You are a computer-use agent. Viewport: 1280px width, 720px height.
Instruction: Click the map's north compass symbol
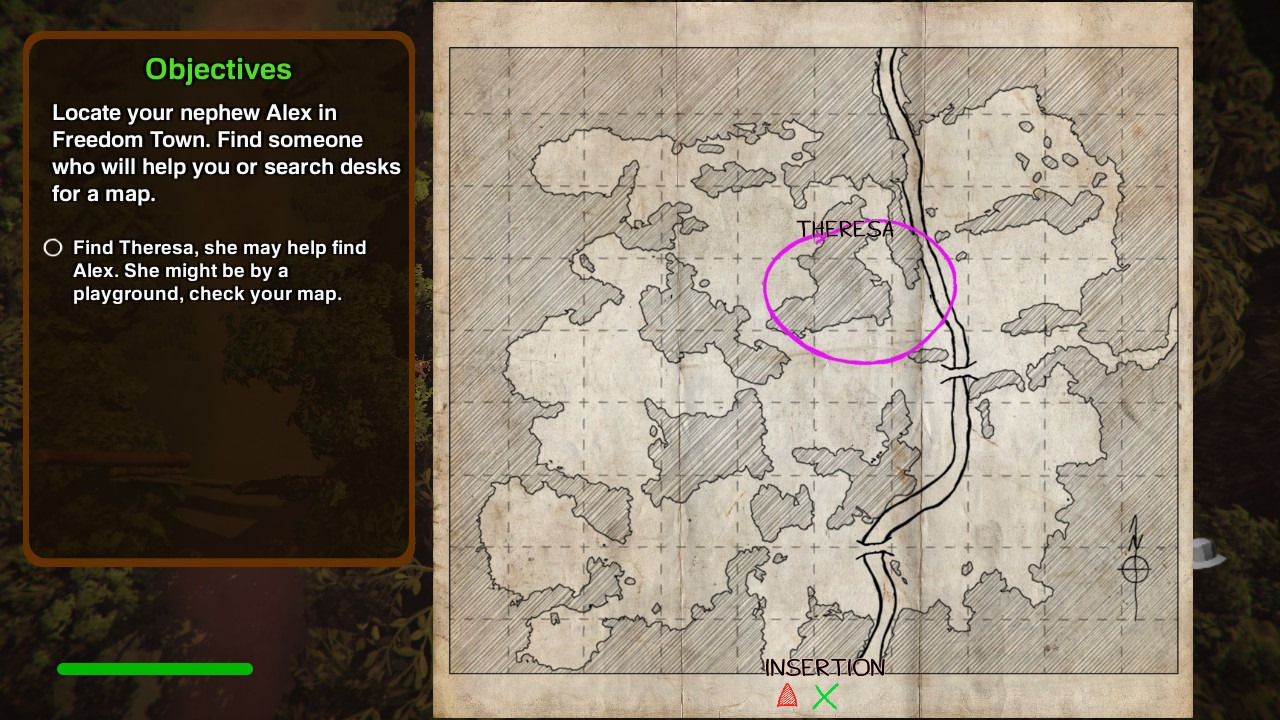tap(1135, 567)
